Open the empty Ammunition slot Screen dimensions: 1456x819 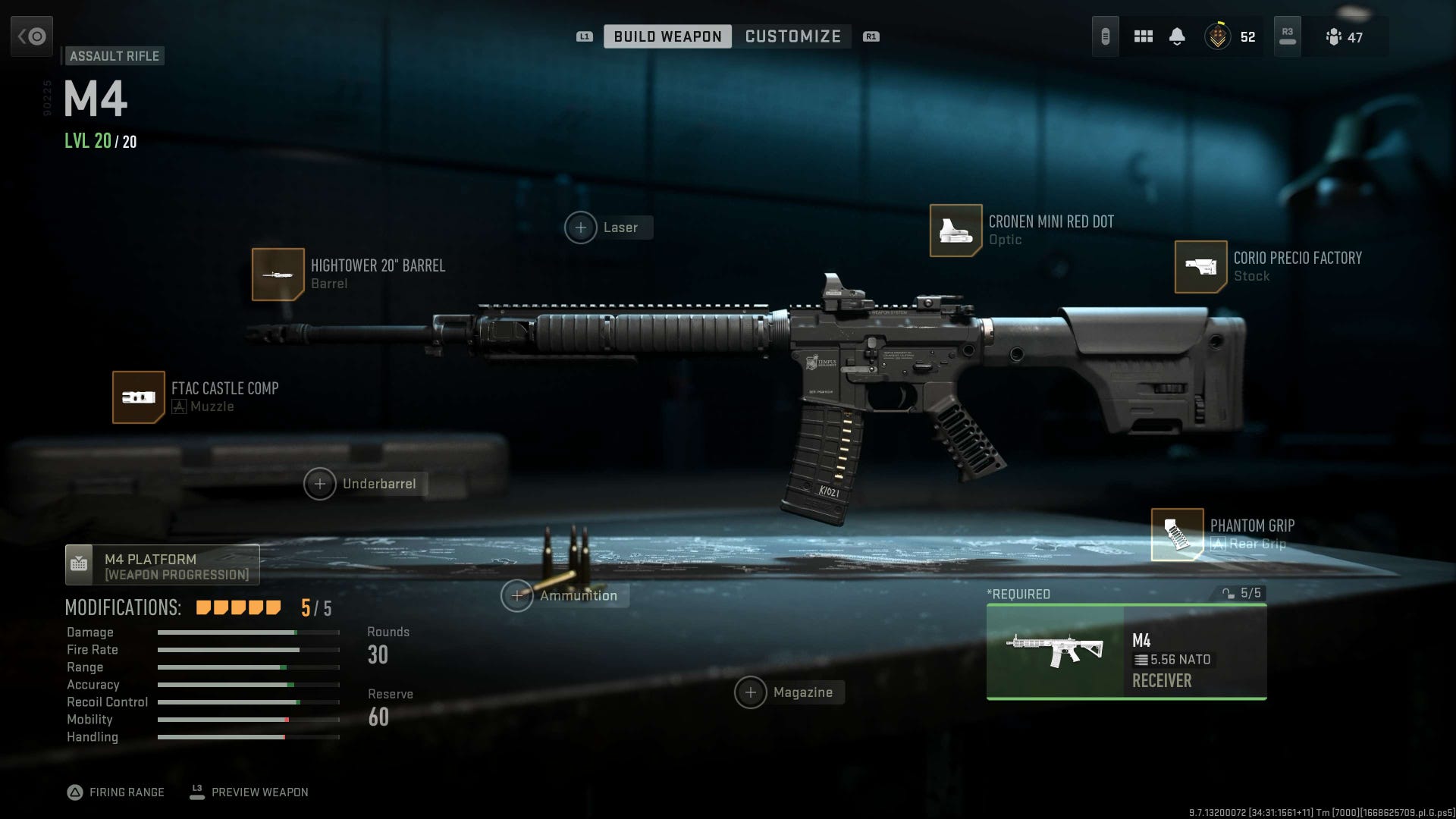click(517, 596)
